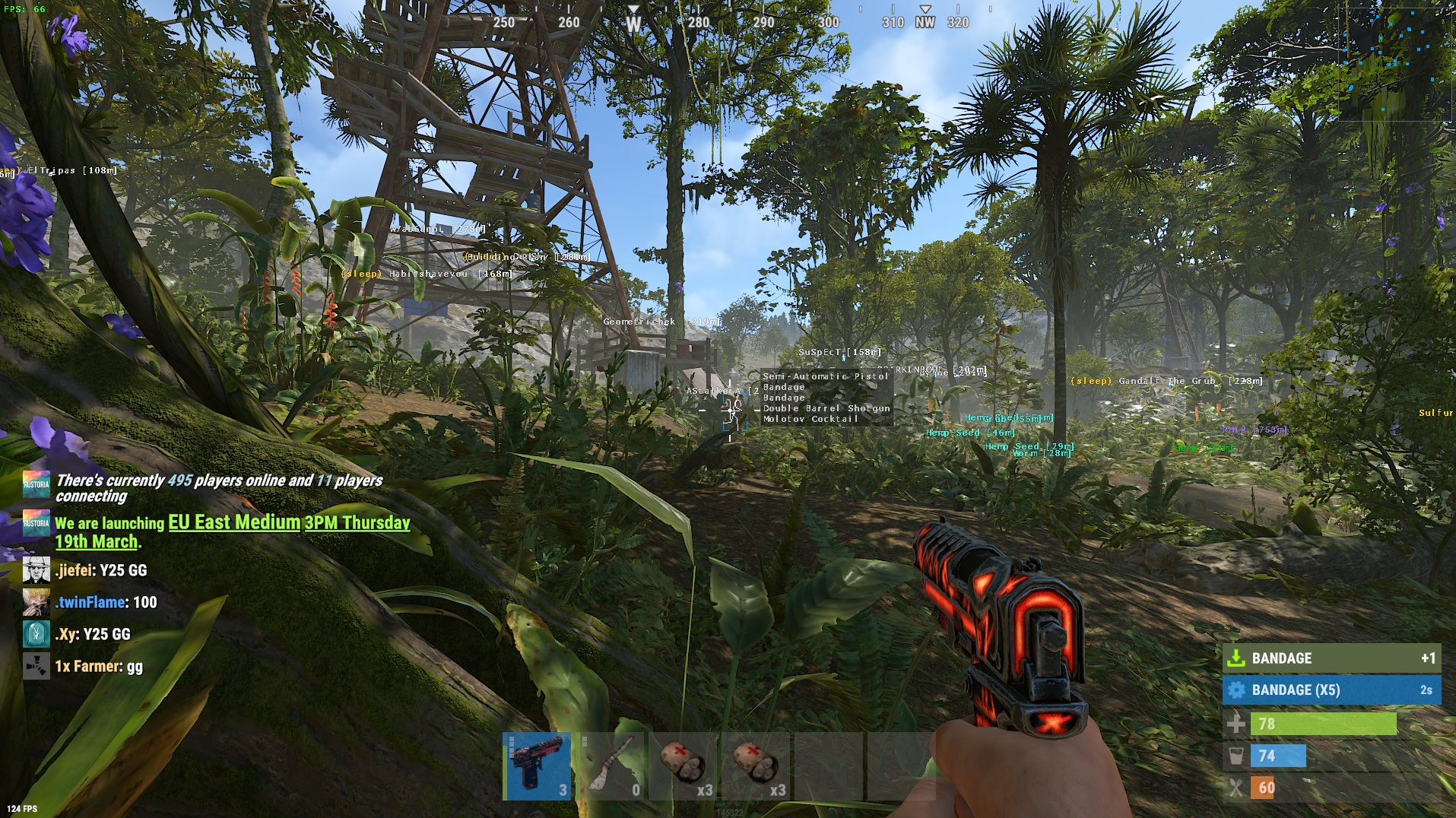Click the Bandage +1 pickup notification
This screenshot has width=1456, height=818.
pyautogui.click(x=1331, y=658)
